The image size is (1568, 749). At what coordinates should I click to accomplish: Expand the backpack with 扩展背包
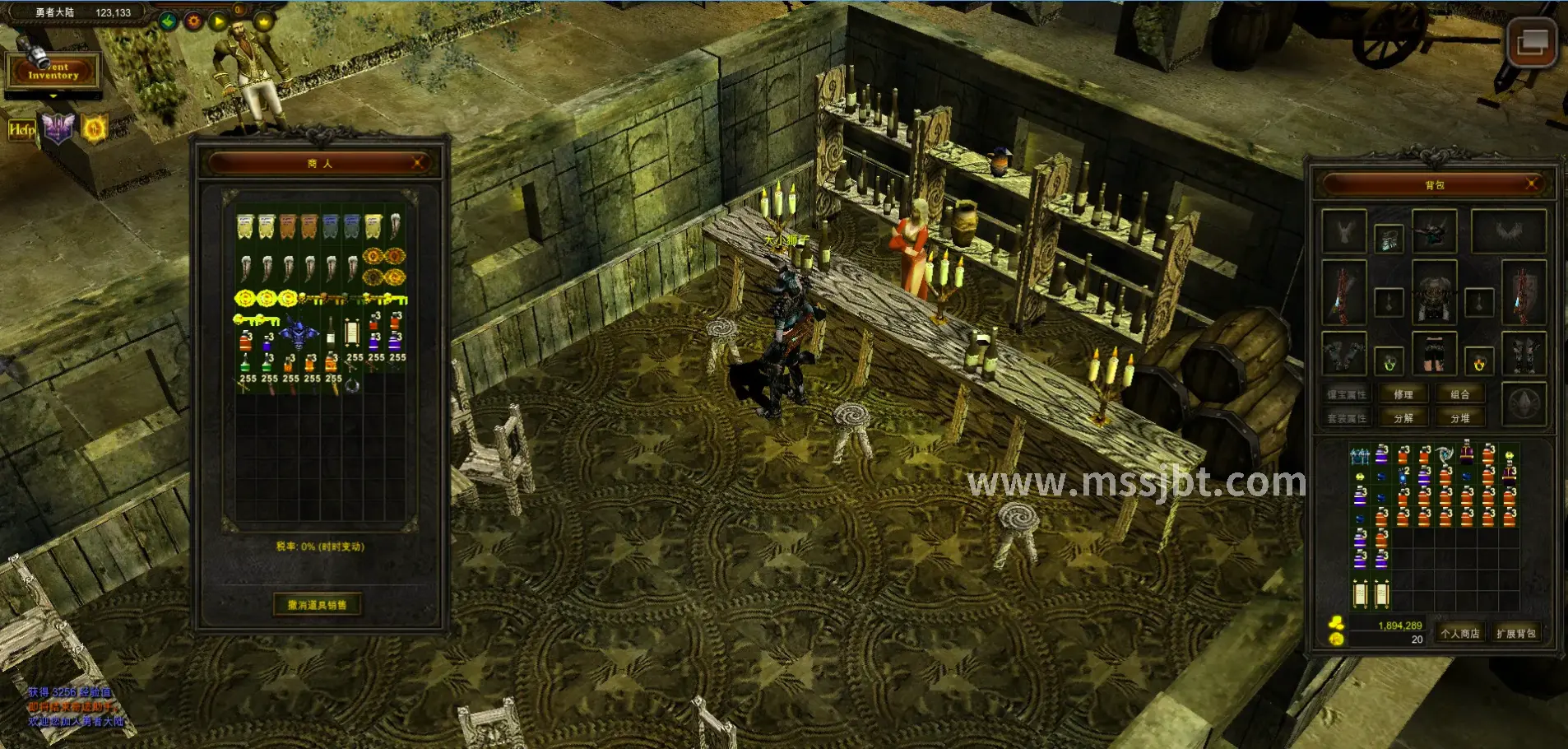(1515, 633)
